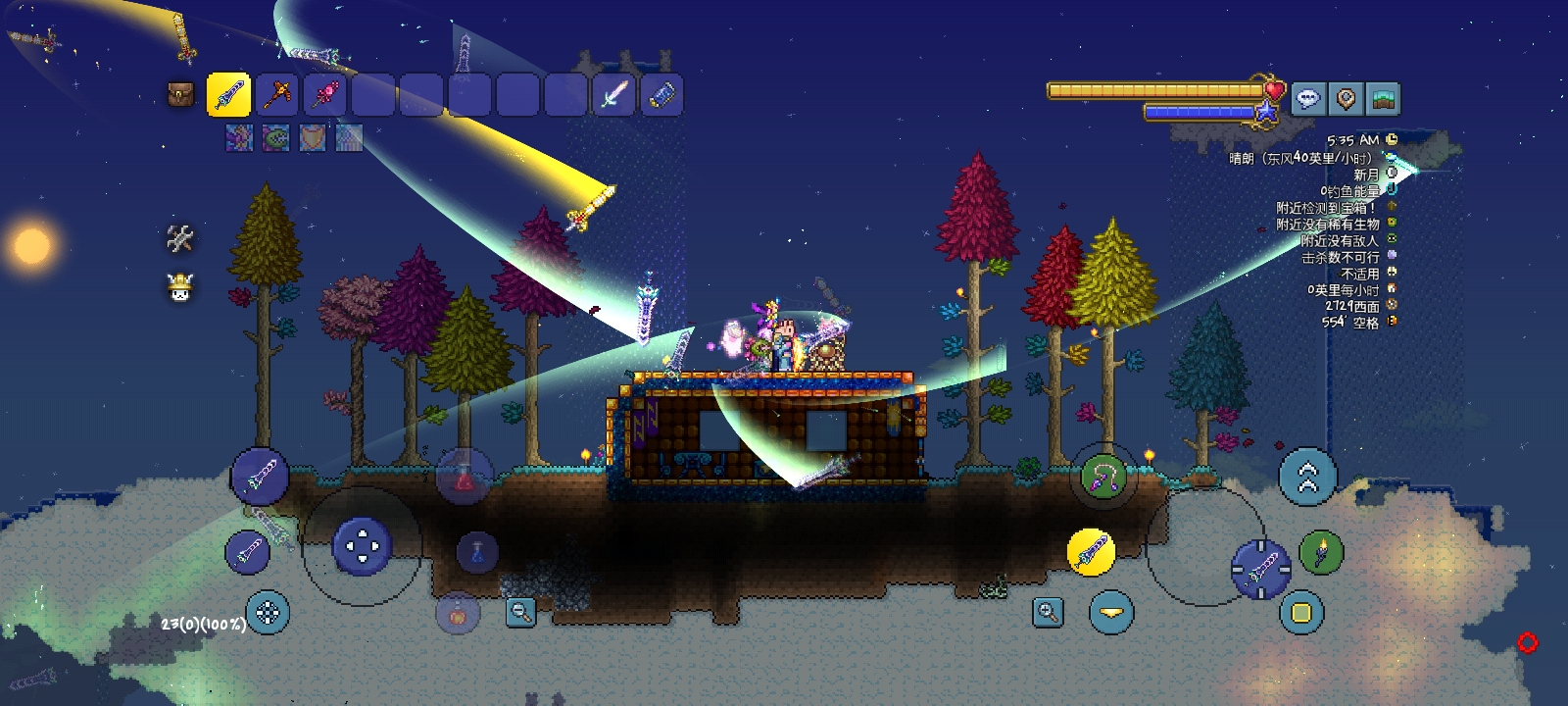Tap the zoom-out magnifier button
Screen dimensions: 1568x706
tap(521, 613)
